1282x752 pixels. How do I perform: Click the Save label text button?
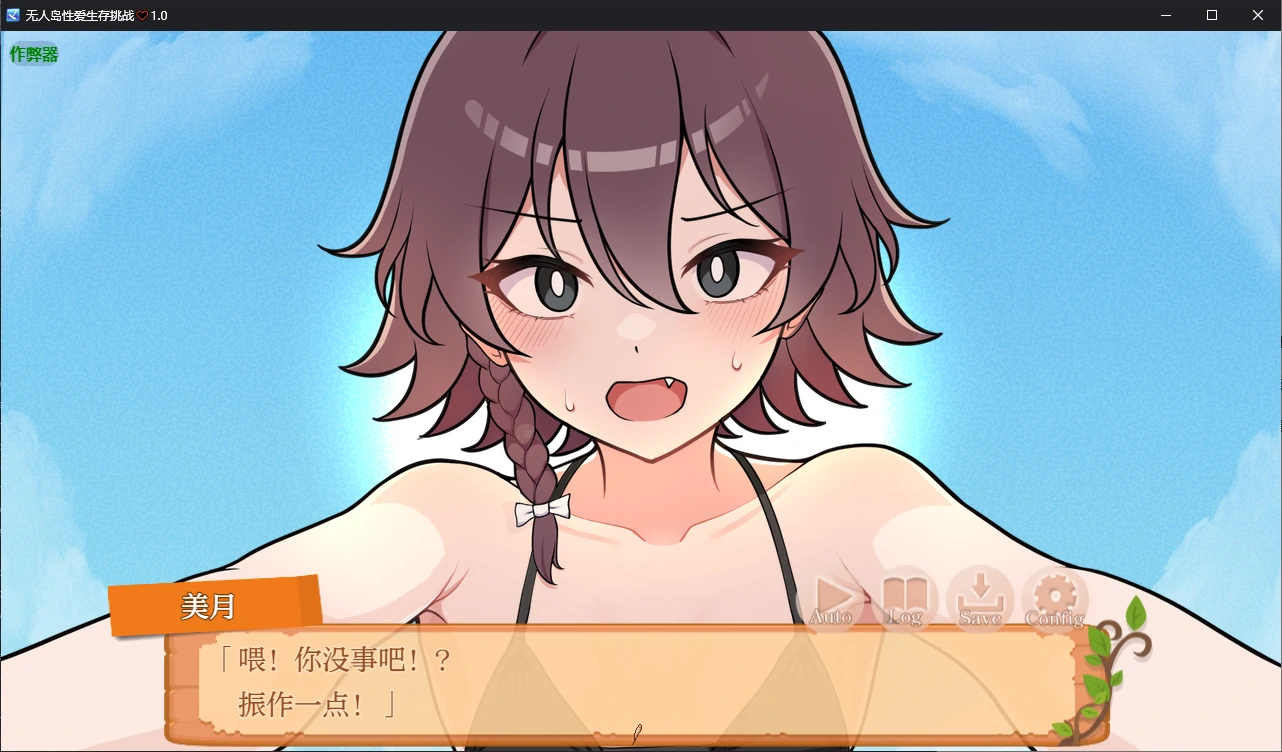point(982,617)
